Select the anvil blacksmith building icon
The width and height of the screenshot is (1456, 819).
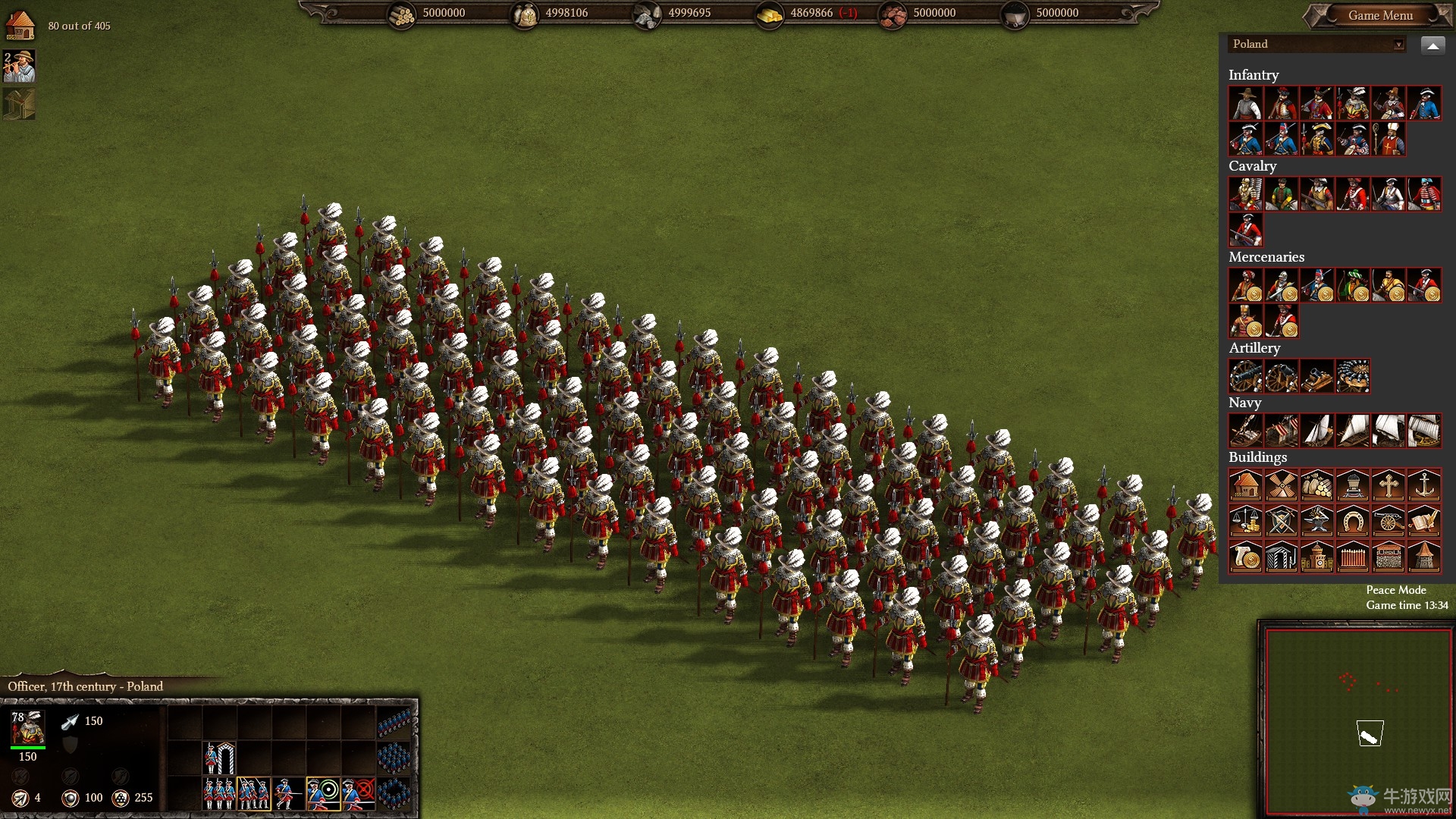1317,522
